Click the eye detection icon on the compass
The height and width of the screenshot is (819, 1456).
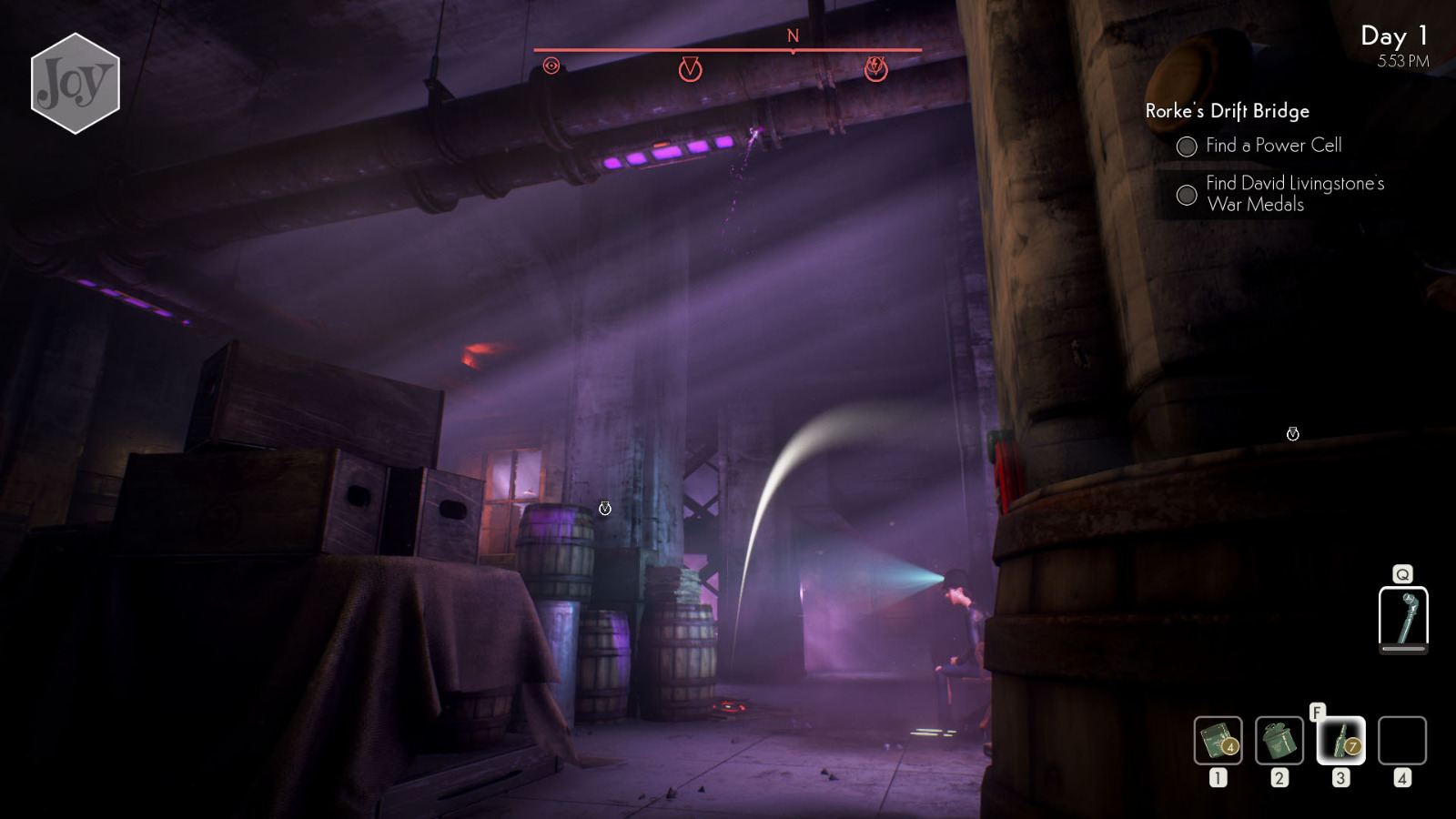coord(552,66)
